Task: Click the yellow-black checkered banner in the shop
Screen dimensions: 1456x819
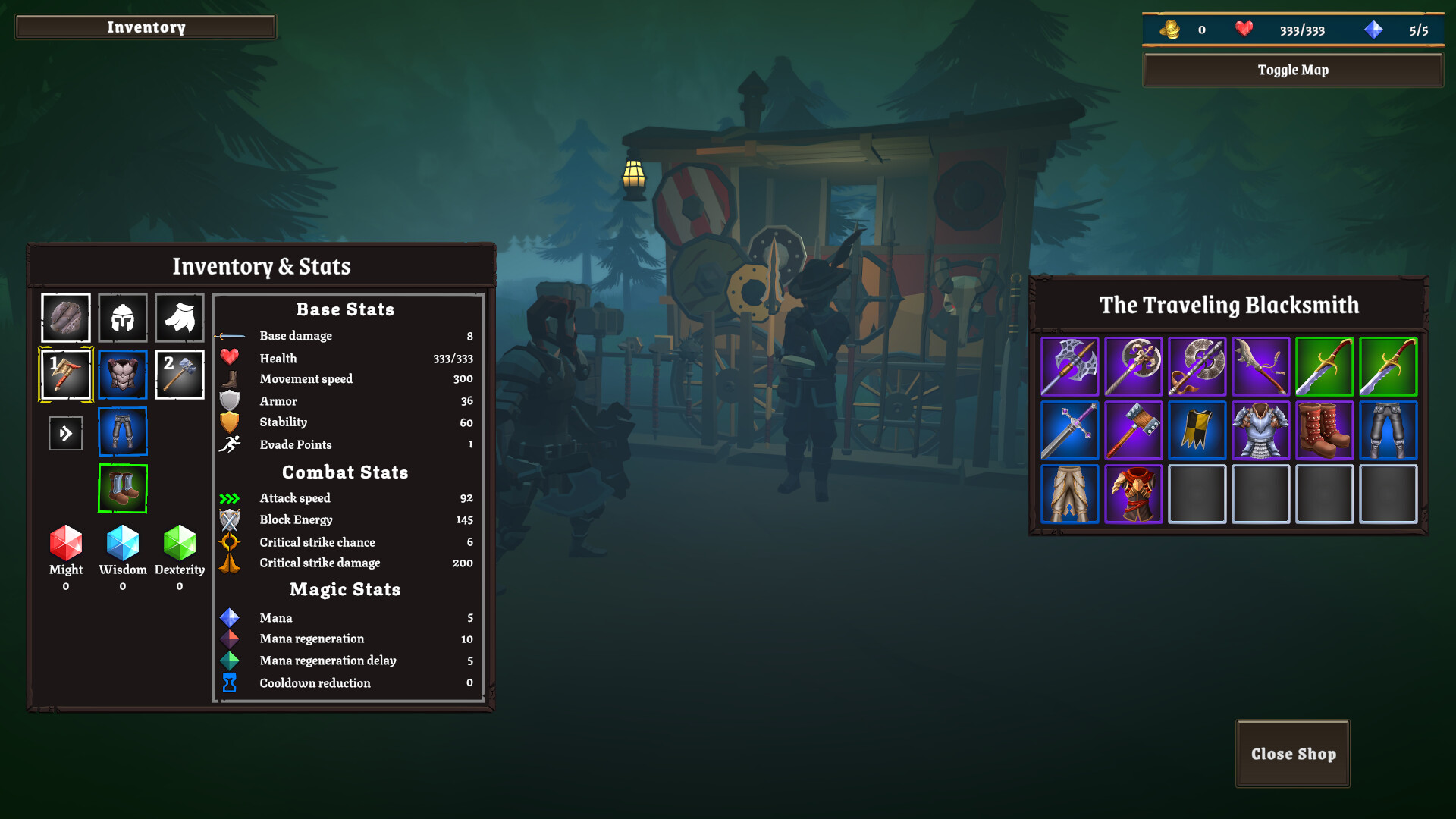Action: pyautogui.click(x=1197, y=430)
